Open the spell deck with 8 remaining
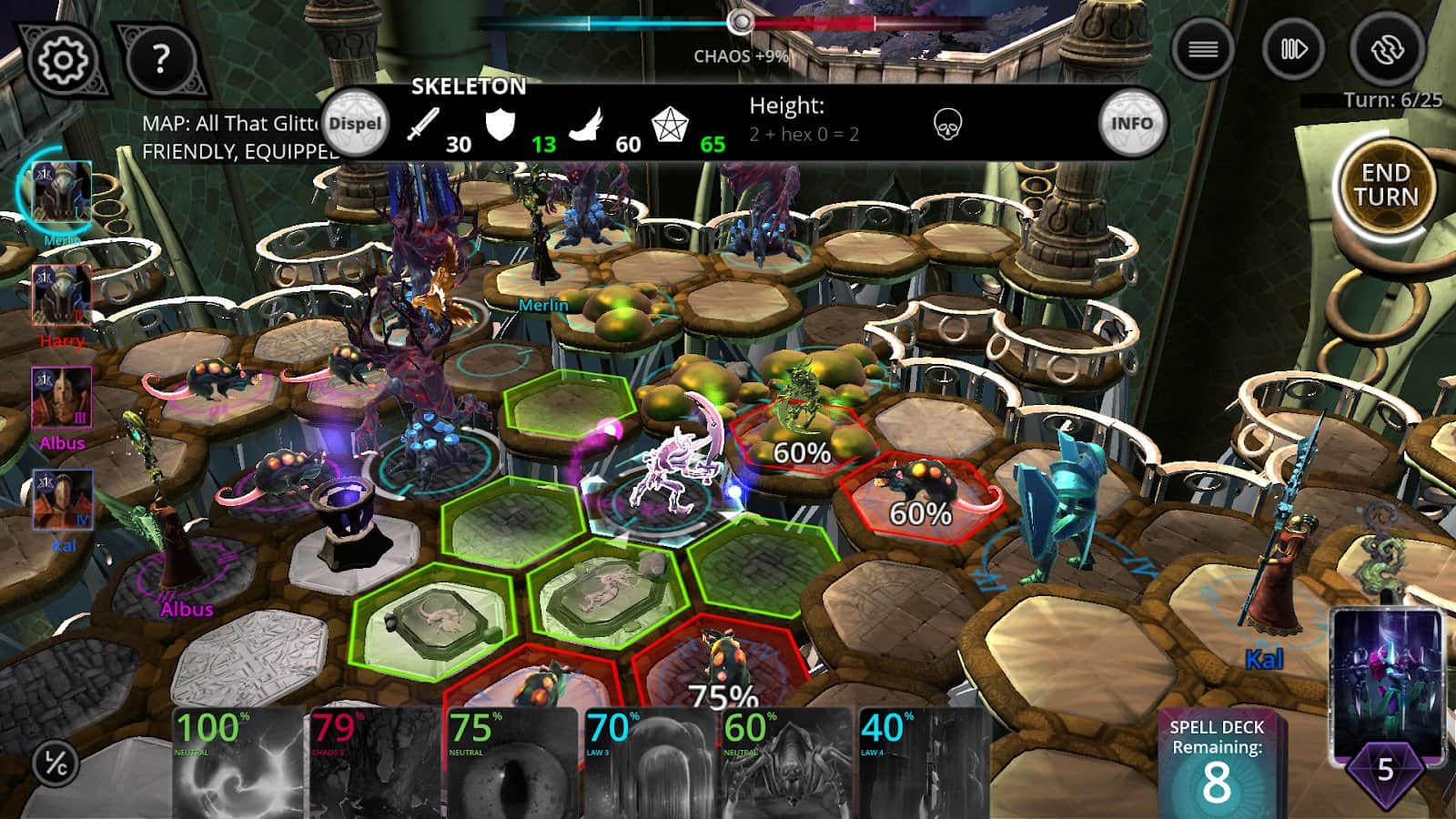This screenshot has width=1456, height=819. click(x=1216, y=764)
